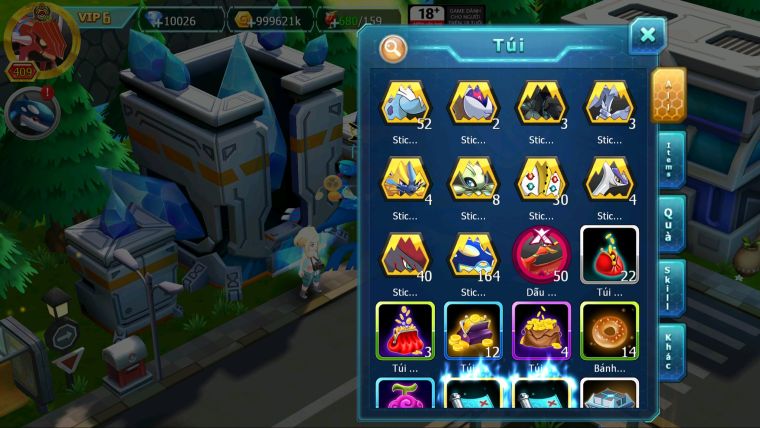Open the VIP 6 badge
760x428 pixels.
pyautogui.click(x=93, y=18)
